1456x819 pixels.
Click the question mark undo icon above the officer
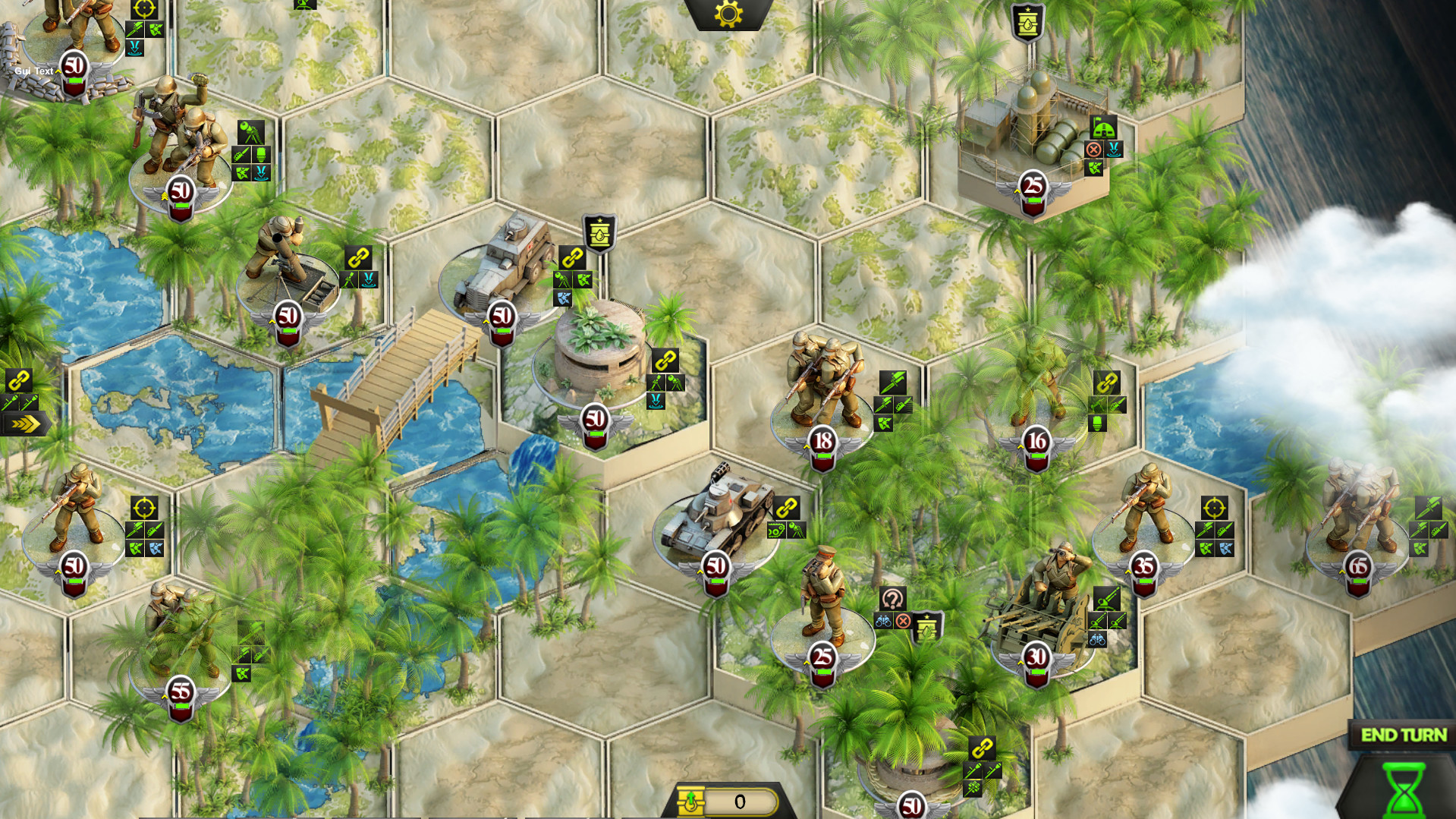coord(893,598)
